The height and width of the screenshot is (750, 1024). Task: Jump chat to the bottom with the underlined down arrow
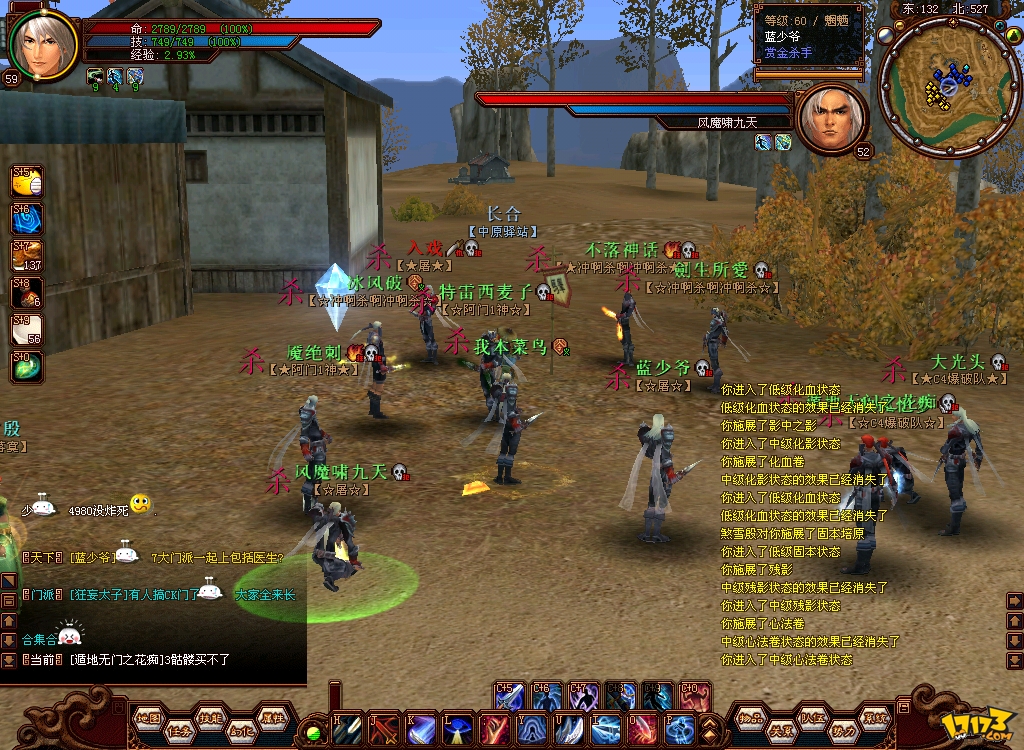point(10,661)
